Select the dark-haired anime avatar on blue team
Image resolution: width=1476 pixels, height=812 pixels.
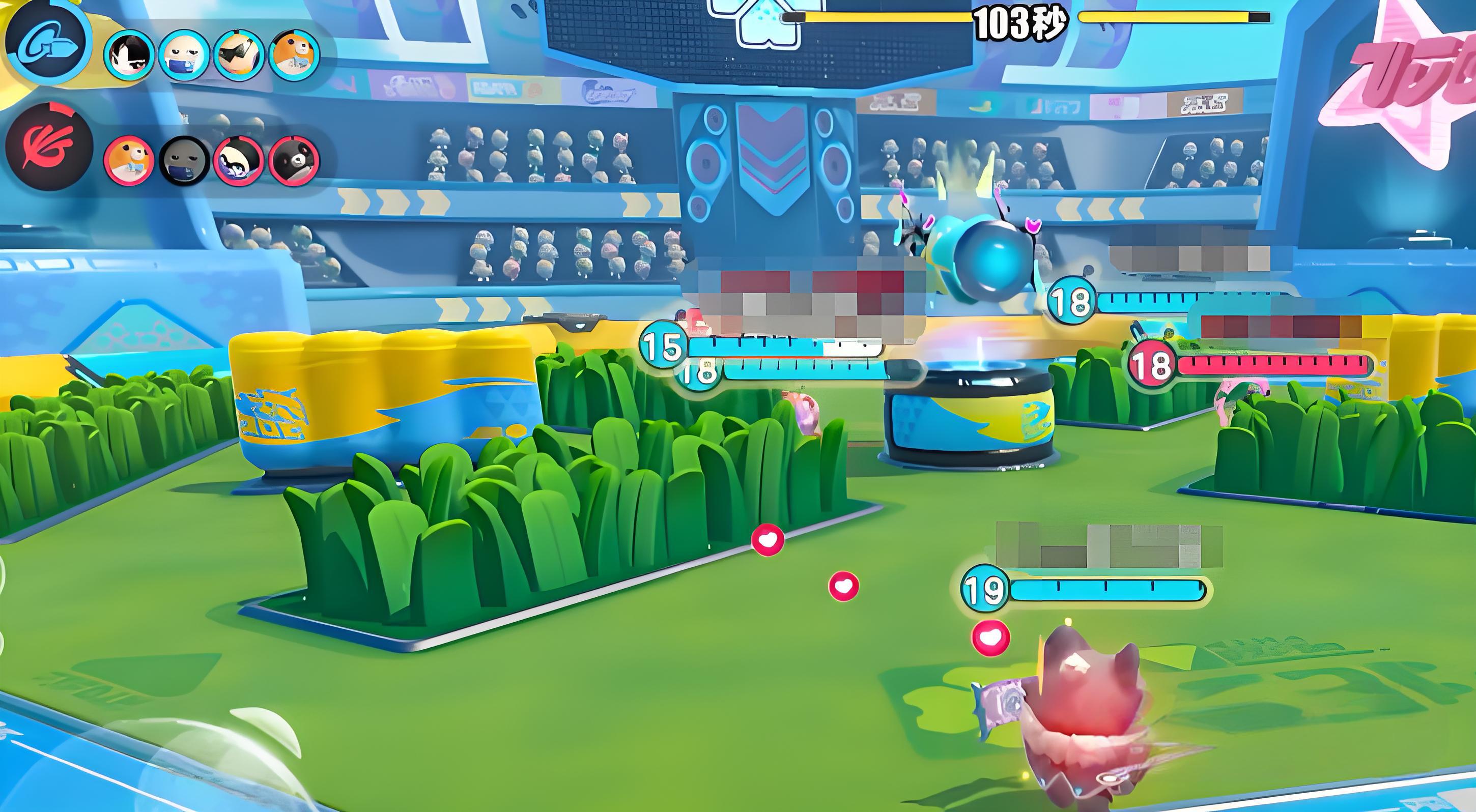129,55
